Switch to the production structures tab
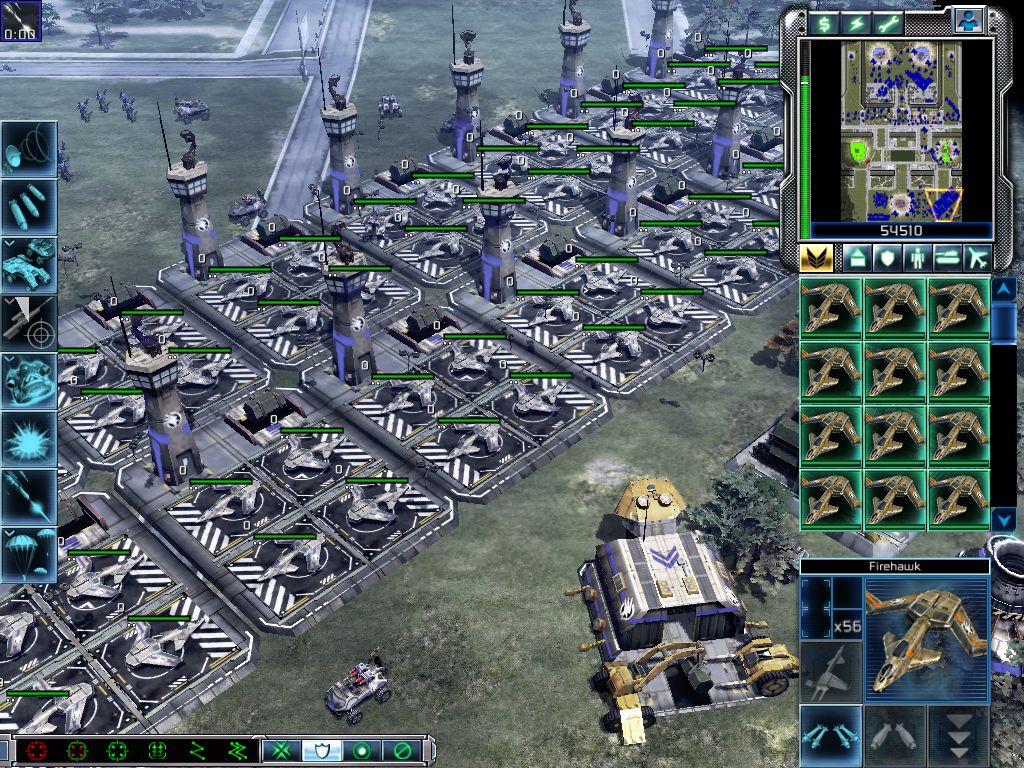Image resolution: width=1024 pixels, height=768 pixels. 857,258
